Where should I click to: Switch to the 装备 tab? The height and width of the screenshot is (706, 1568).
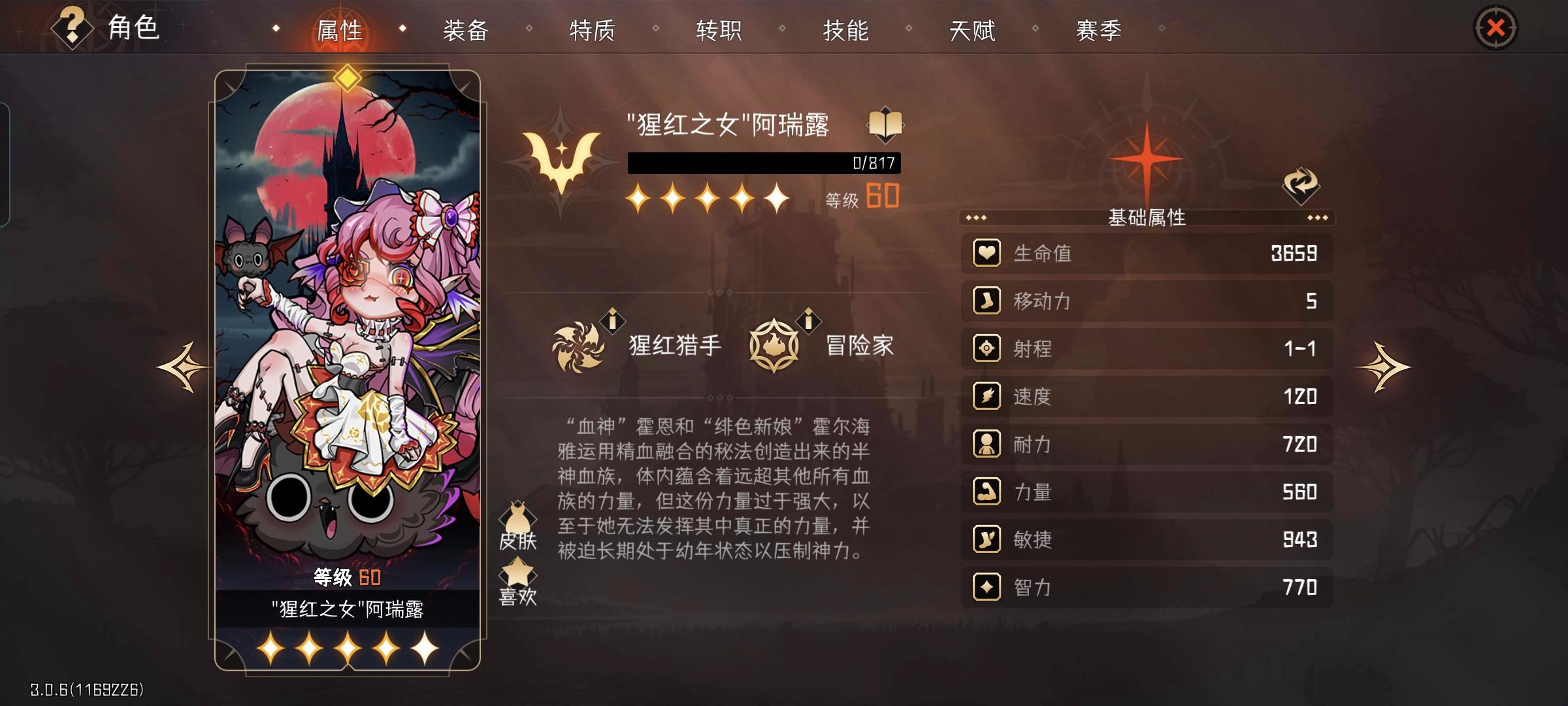pyautogui.click(x=466, y=29)
